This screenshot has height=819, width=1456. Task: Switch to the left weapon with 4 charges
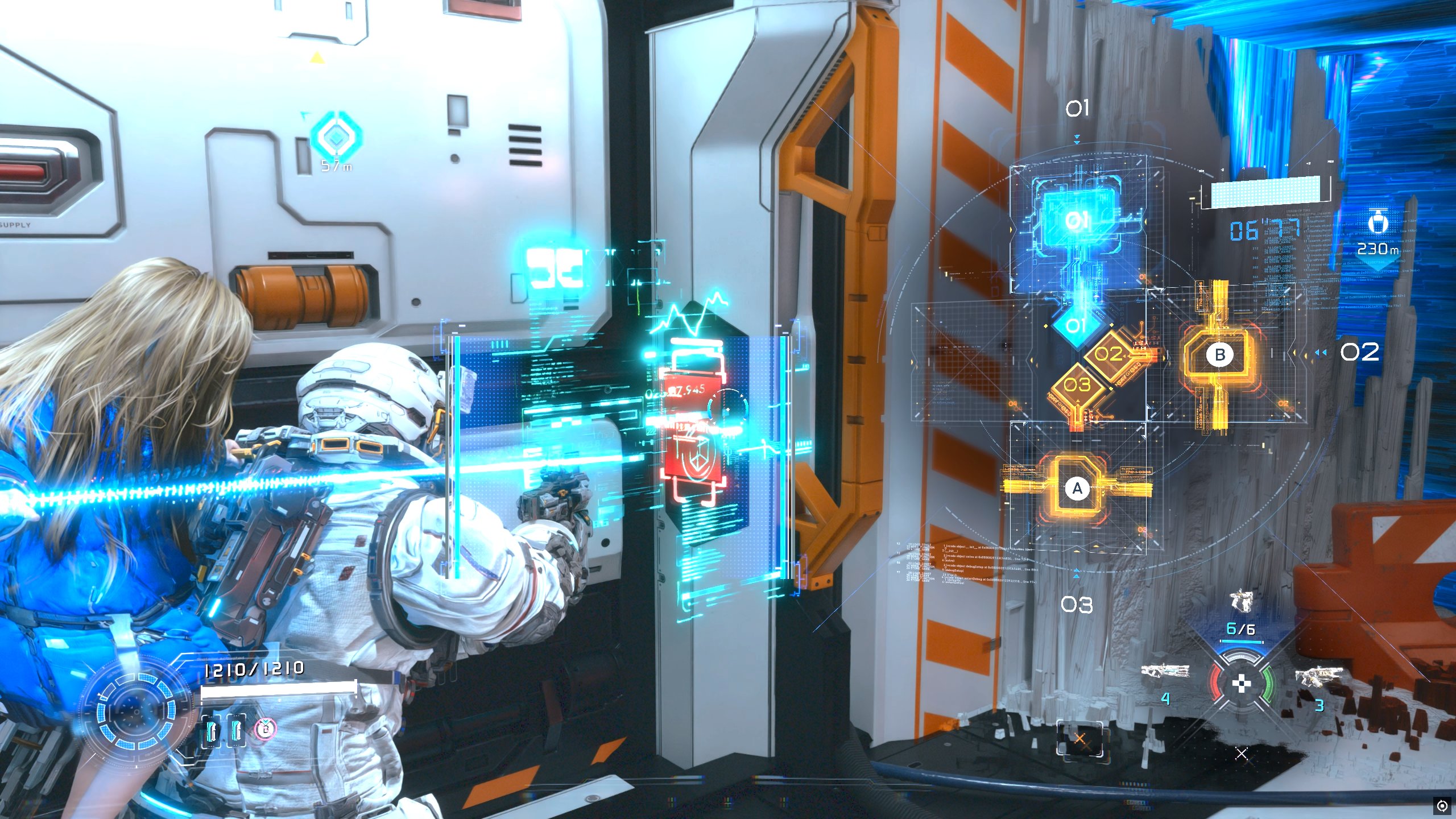tap(1165, 672)
